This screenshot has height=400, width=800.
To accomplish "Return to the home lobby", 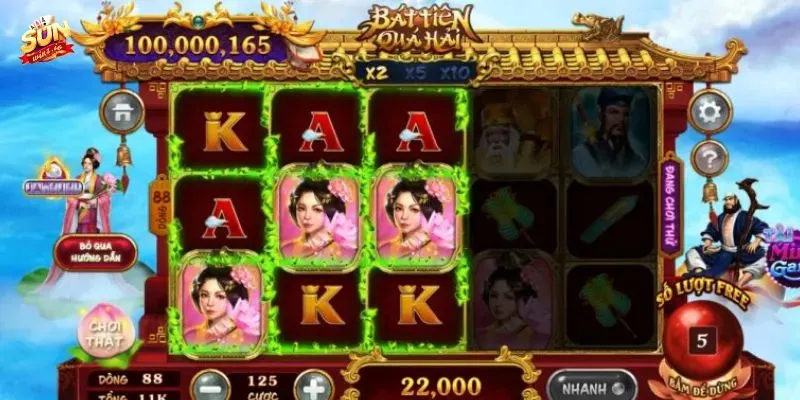I will [122, 112].
